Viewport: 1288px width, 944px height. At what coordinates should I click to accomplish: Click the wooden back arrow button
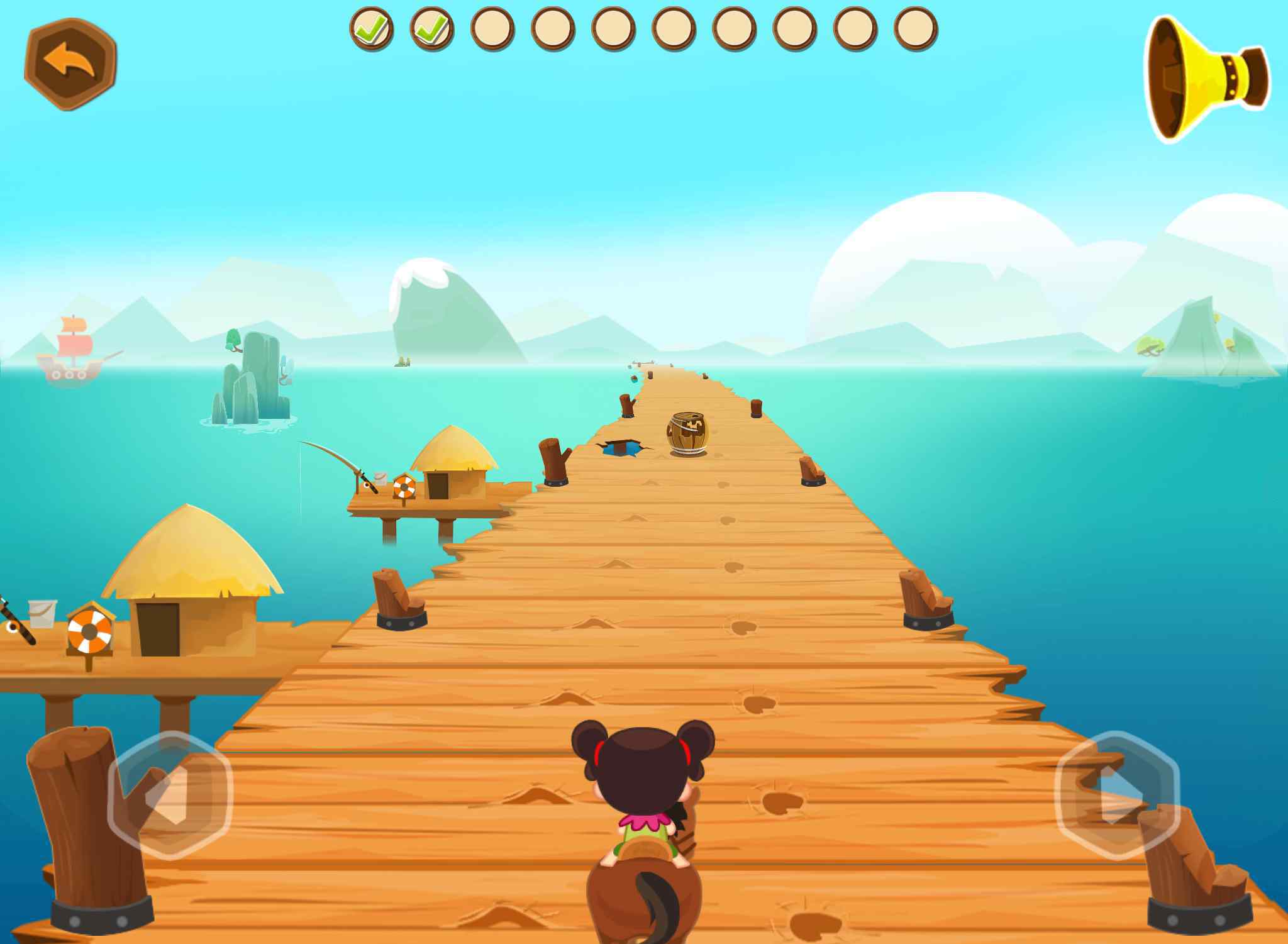point(70,64)
